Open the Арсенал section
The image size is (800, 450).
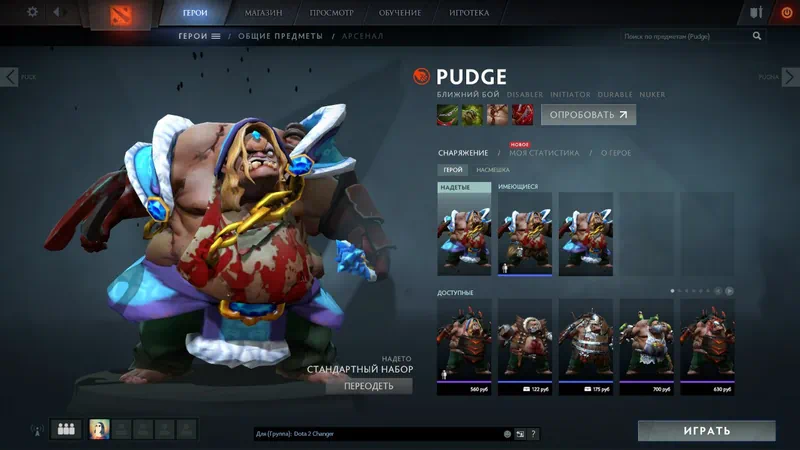tap(359, 36)
